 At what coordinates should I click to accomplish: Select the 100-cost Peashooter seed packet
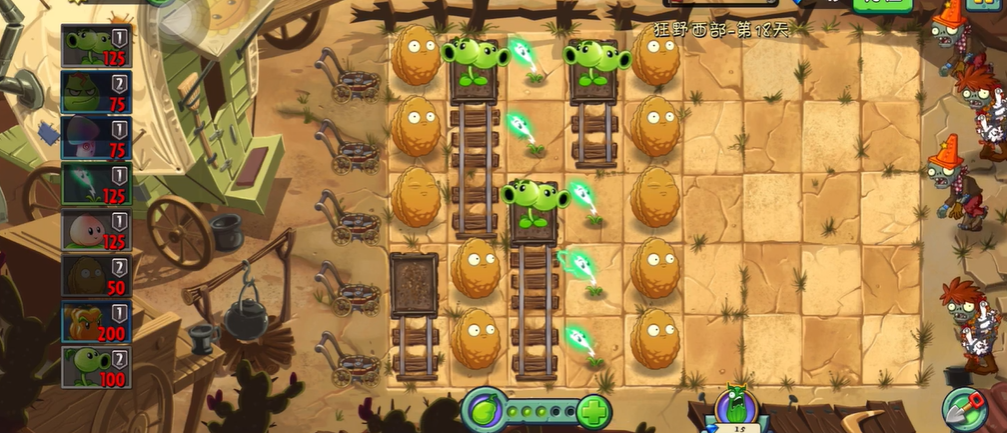pos(97,367)
